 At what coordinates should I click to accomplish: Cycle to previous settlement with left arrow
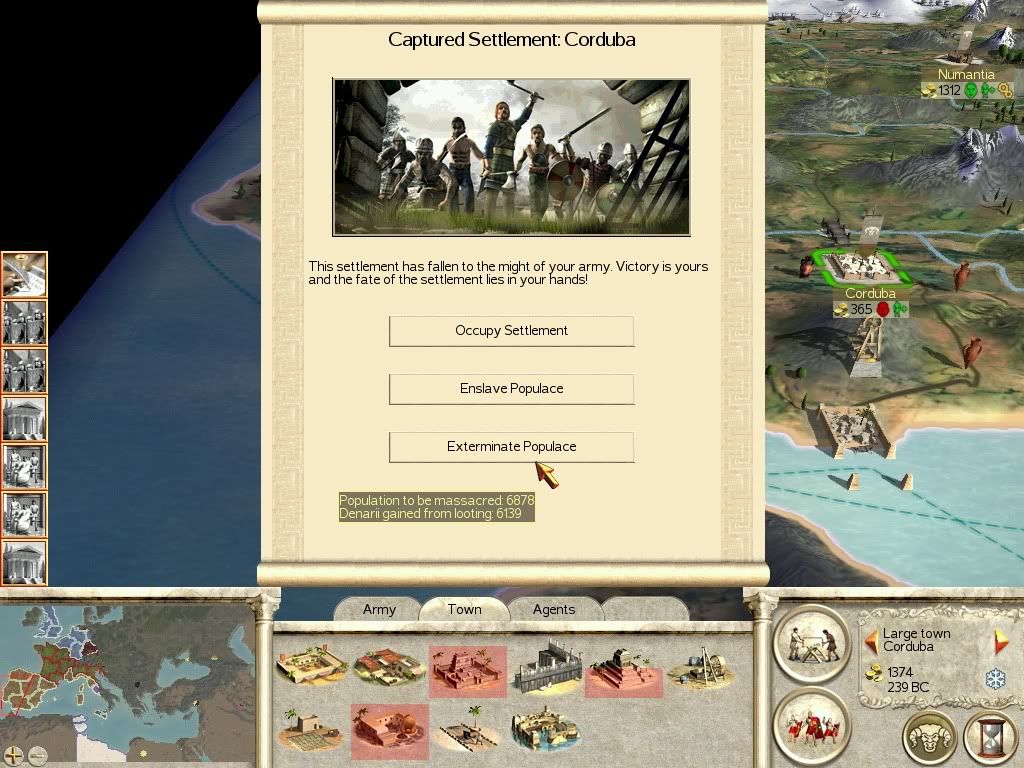click(871, 640)
